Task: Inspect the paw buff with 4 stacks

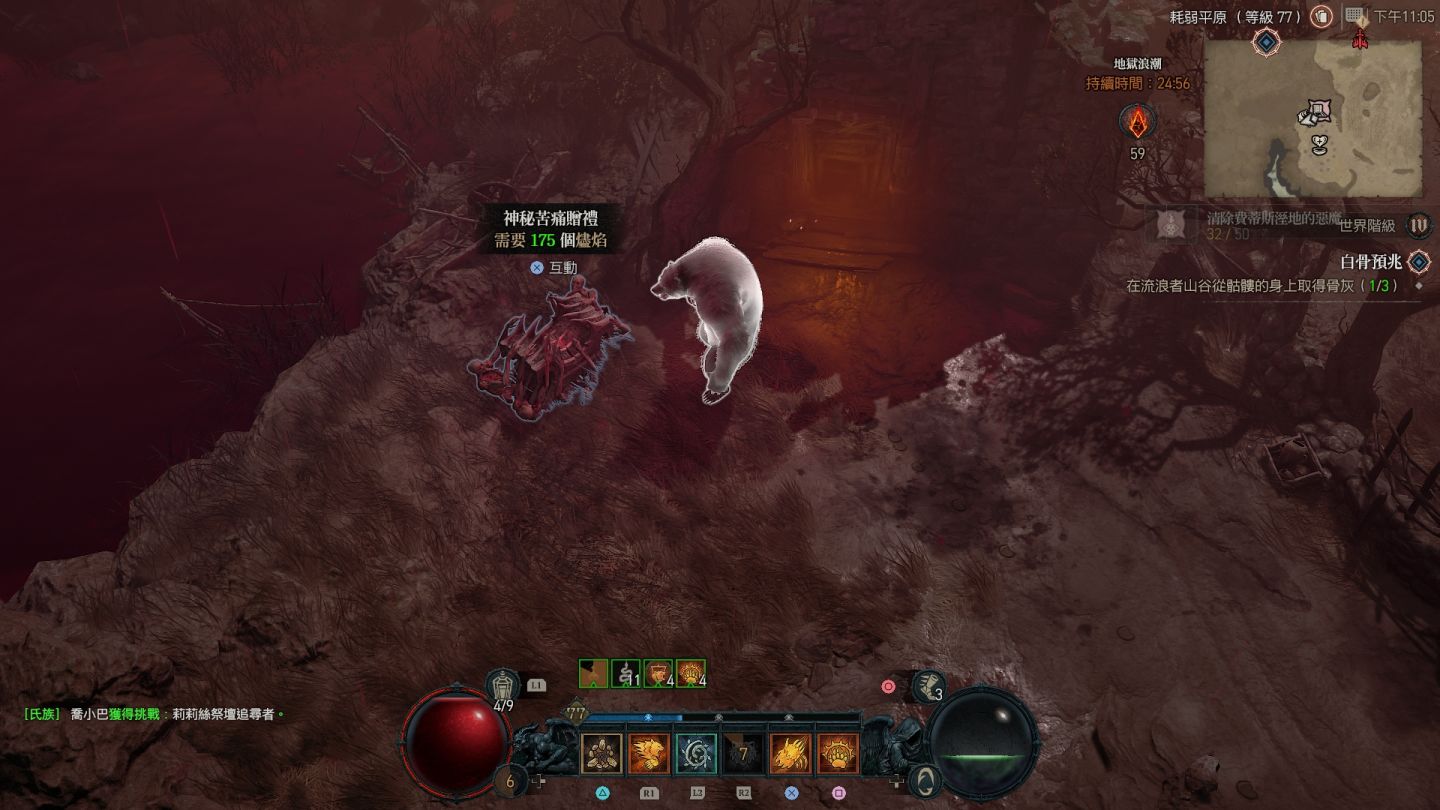Action: [x=690, y=674]
